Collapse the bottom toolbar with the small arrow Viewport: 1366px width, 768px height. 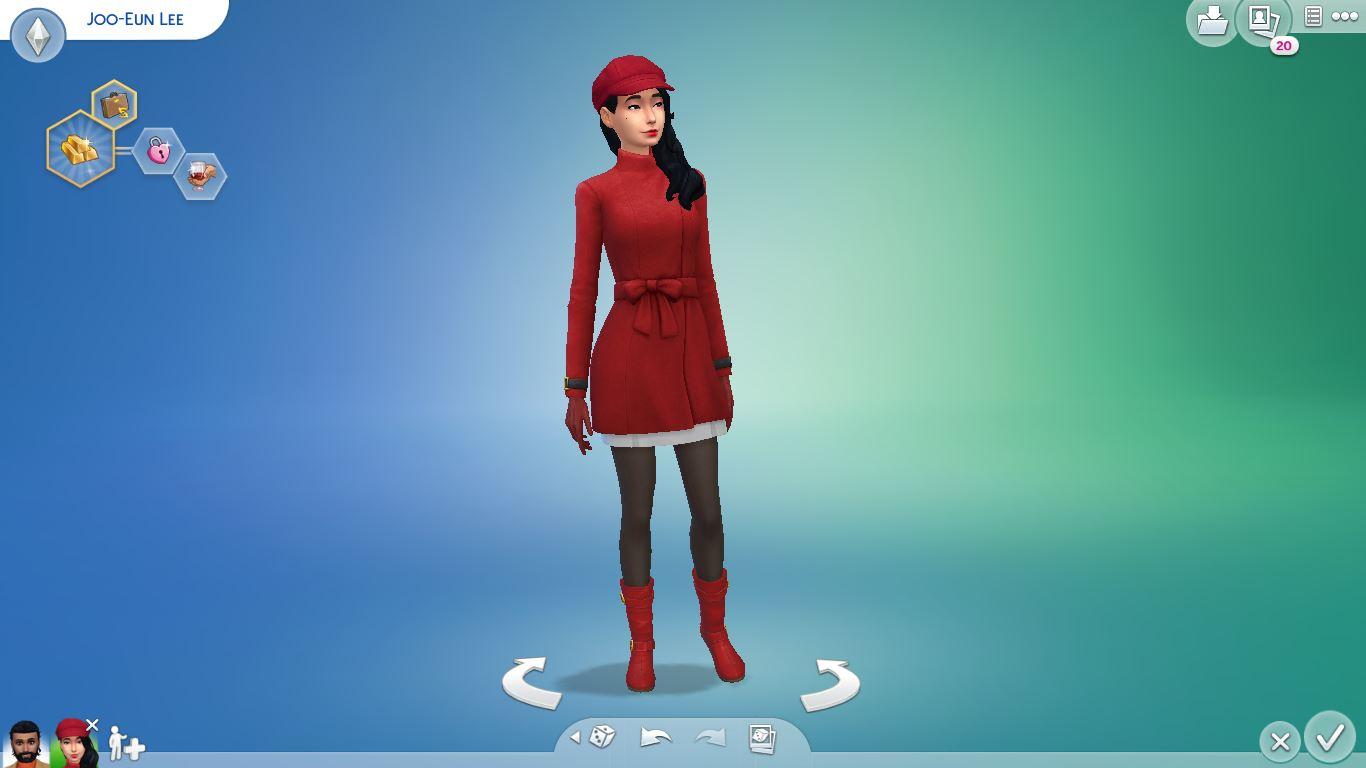point(575,737)
